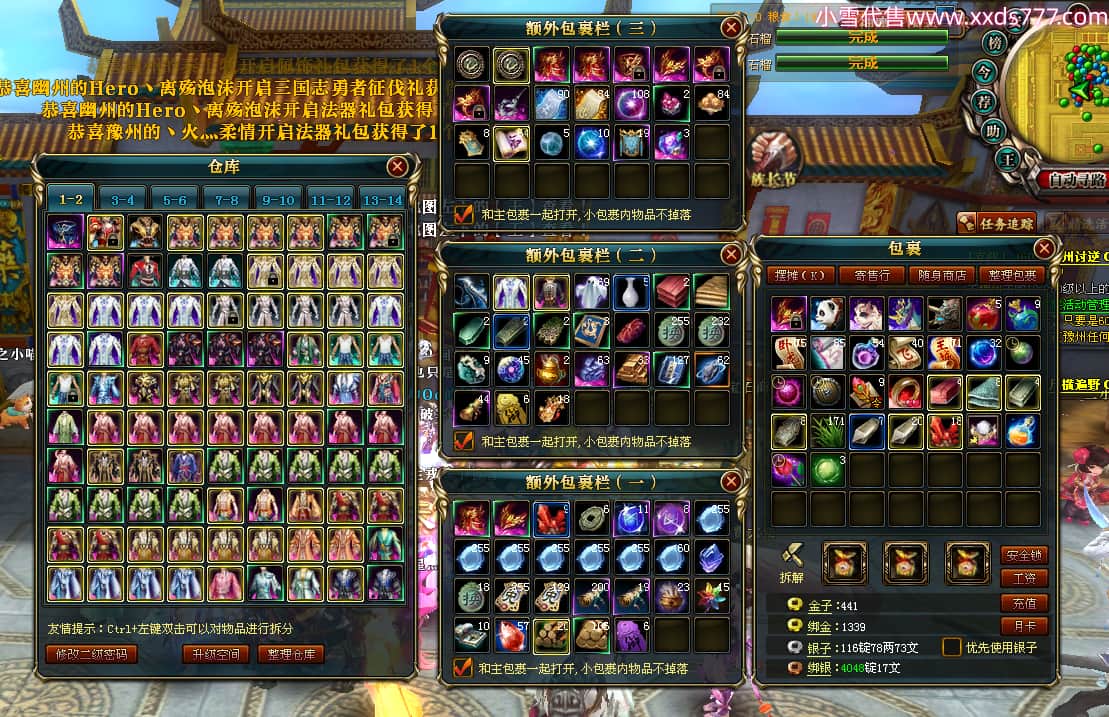Image resolution: width=1109 pixels, height=717 pixels.
Task: Toggle the 优先使用银子 checkbox
Action: (951, 647)
